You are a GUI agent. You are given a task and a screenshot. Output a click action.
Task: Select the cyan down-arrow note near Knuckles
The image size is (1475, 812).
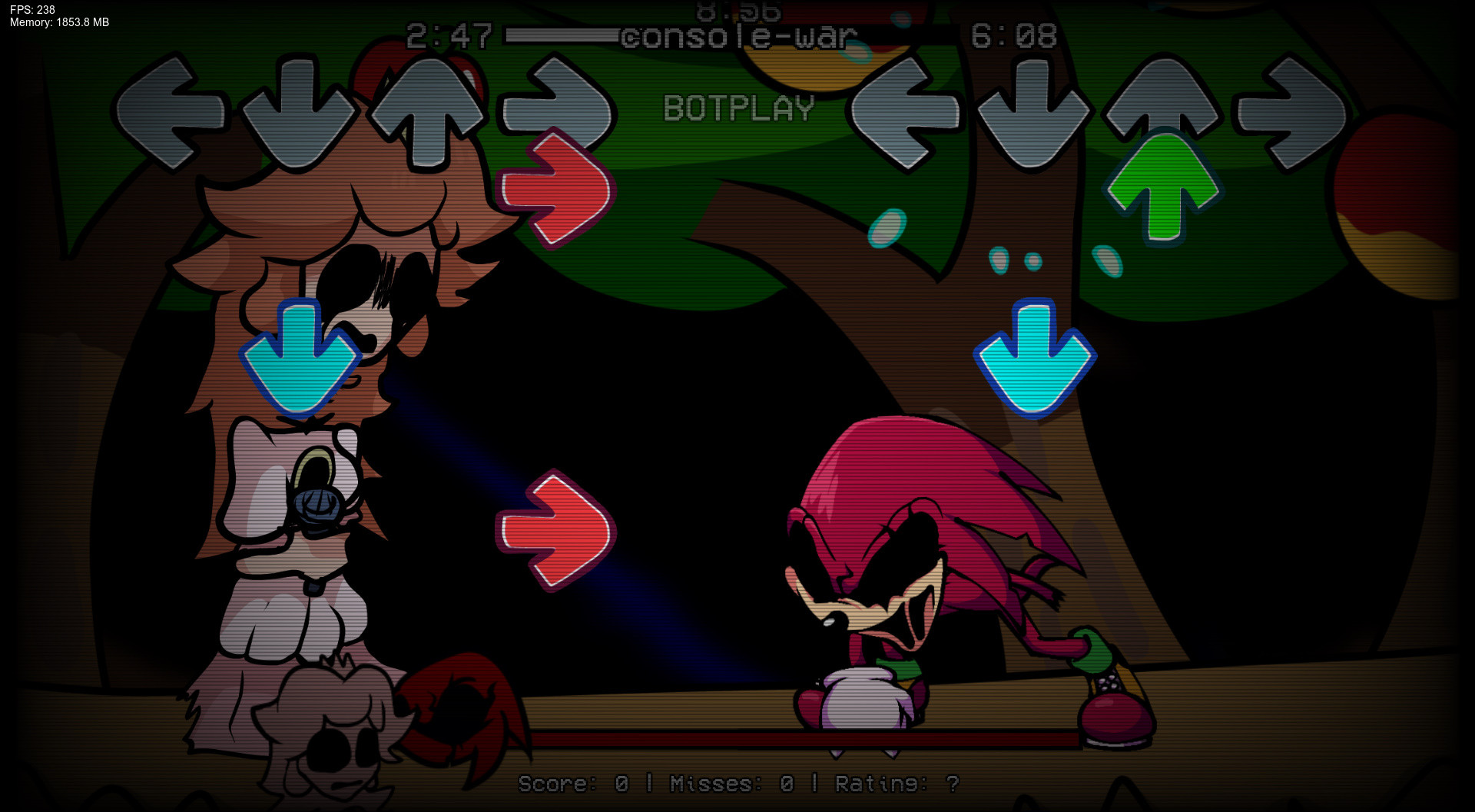point(1037,357)
